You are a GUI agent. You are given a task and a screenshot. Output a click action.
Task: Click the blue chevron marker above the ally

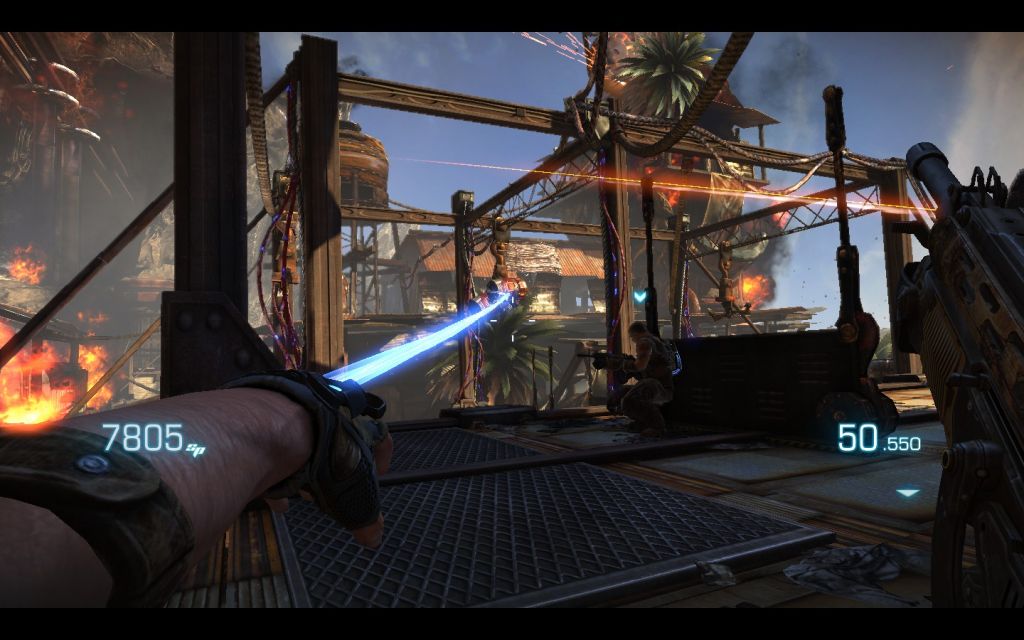[640, 296]
